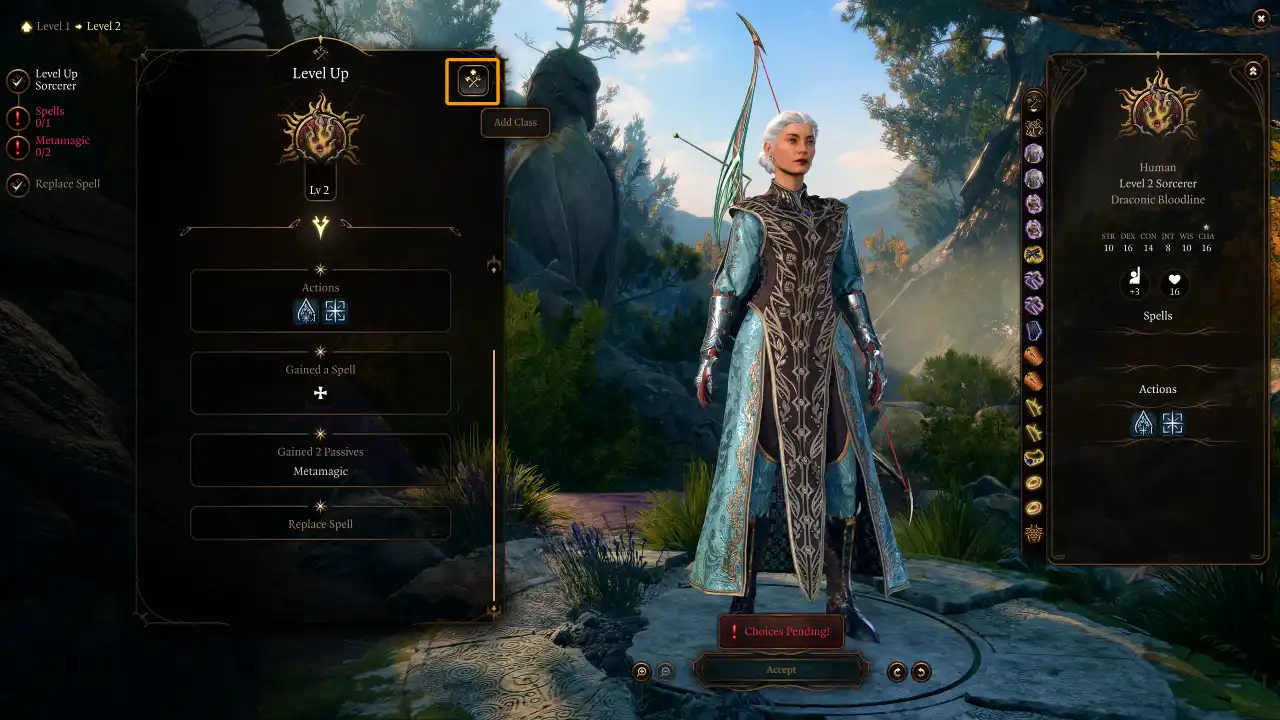Zoom out from the character model
This screenshot has height=720, width=1280.
click(666, 672)
